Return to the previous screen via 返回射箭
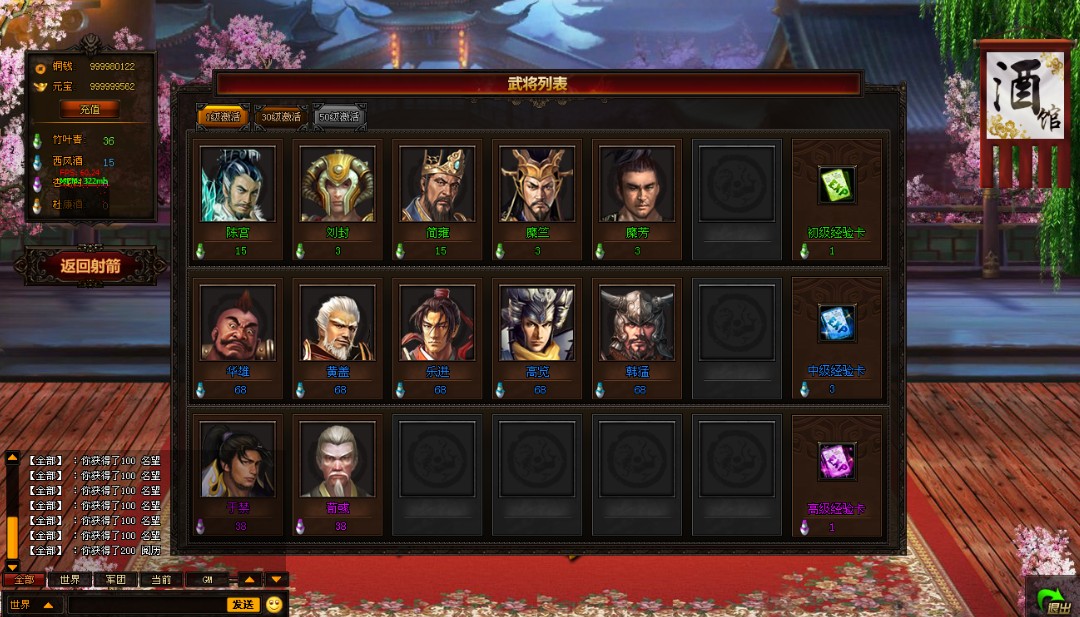The height and width of the screenshot is (617, 1080). (x=90, y=266)
